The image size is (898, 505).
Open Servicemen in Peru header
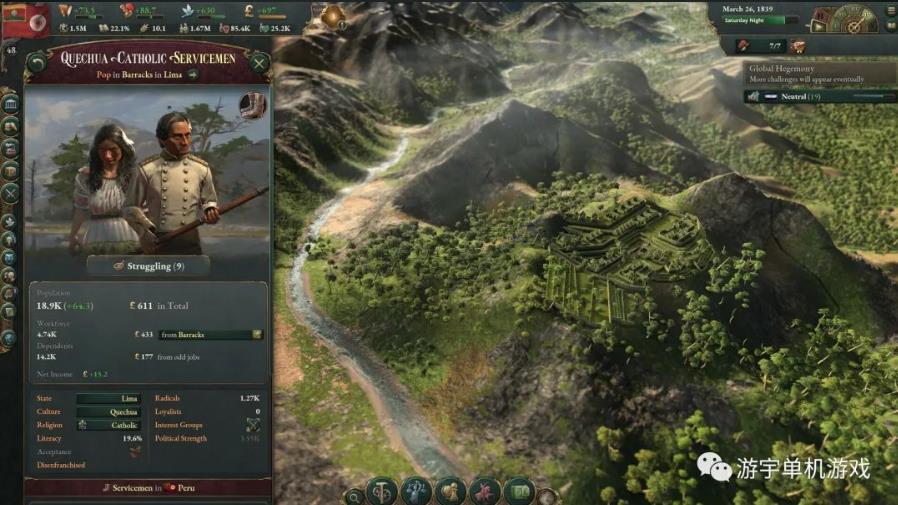click(x=148, y=487)
